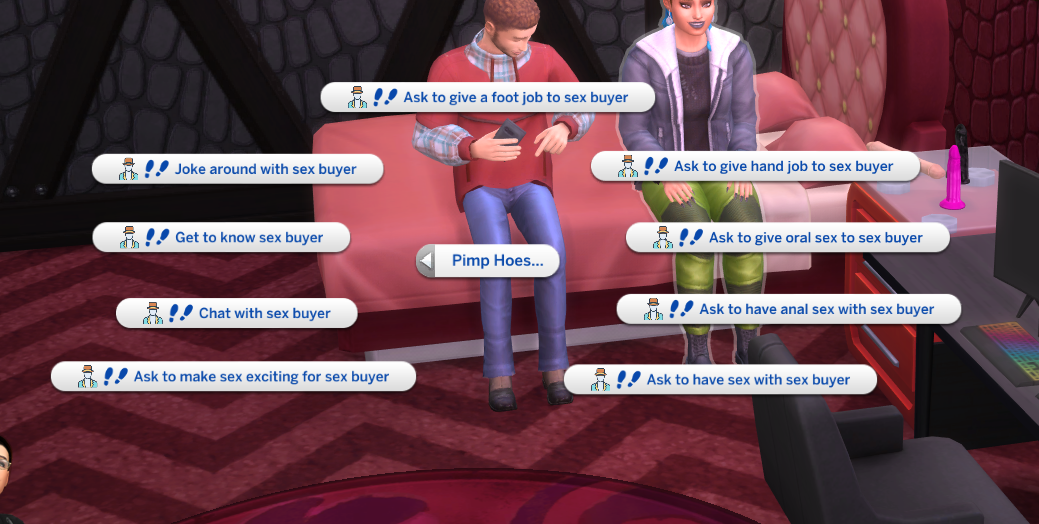Select 'Ask to give oral sex' option
This screenshot has width=1039, height=524.
pyautogui.click(x=787, y=238)
